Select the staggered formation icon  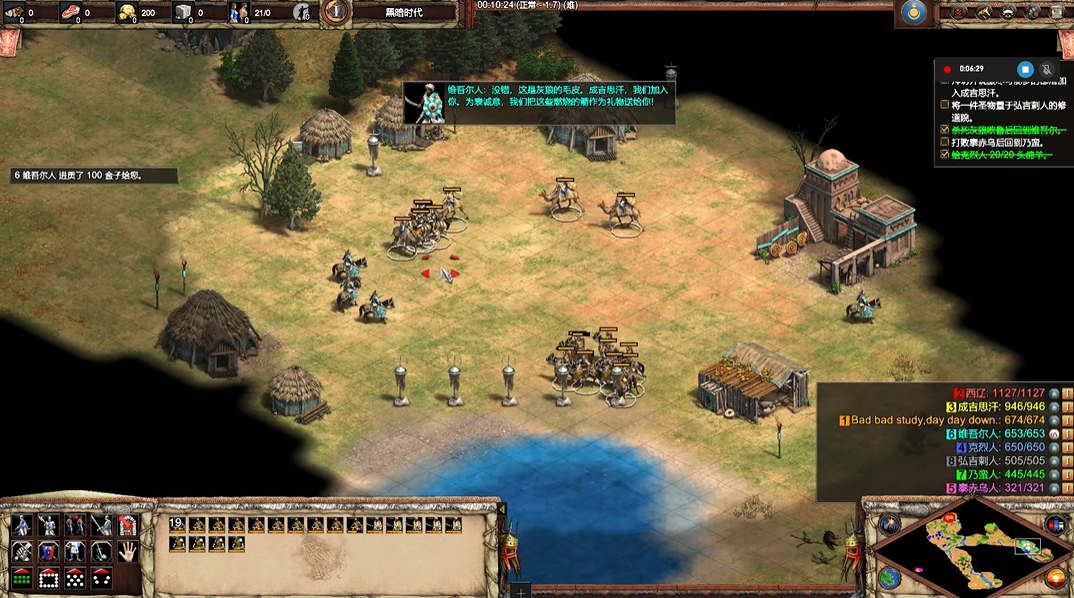(74, 577)
